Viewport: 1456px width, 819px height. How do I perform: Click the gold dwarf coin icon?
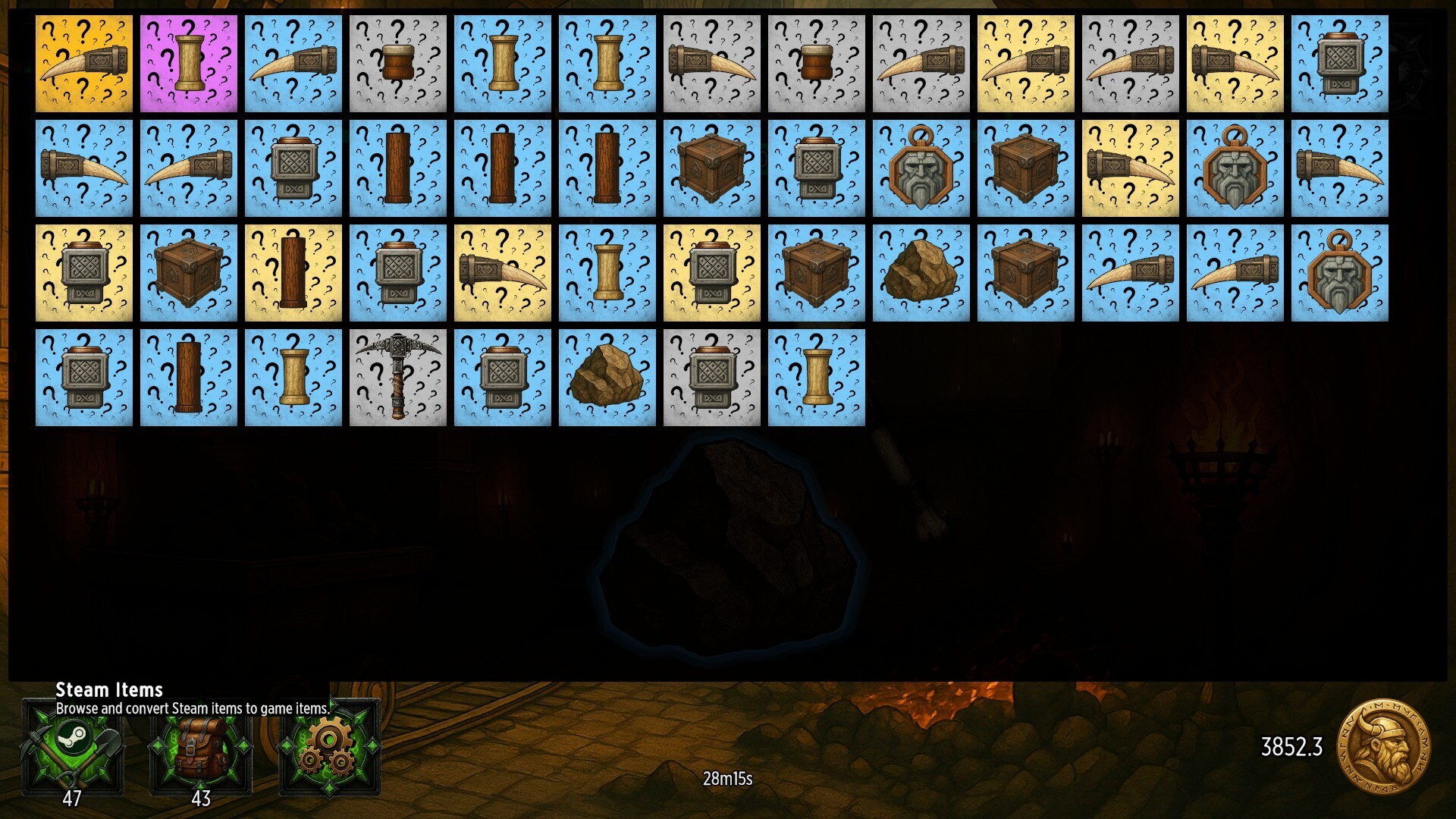coord(1383,747)
